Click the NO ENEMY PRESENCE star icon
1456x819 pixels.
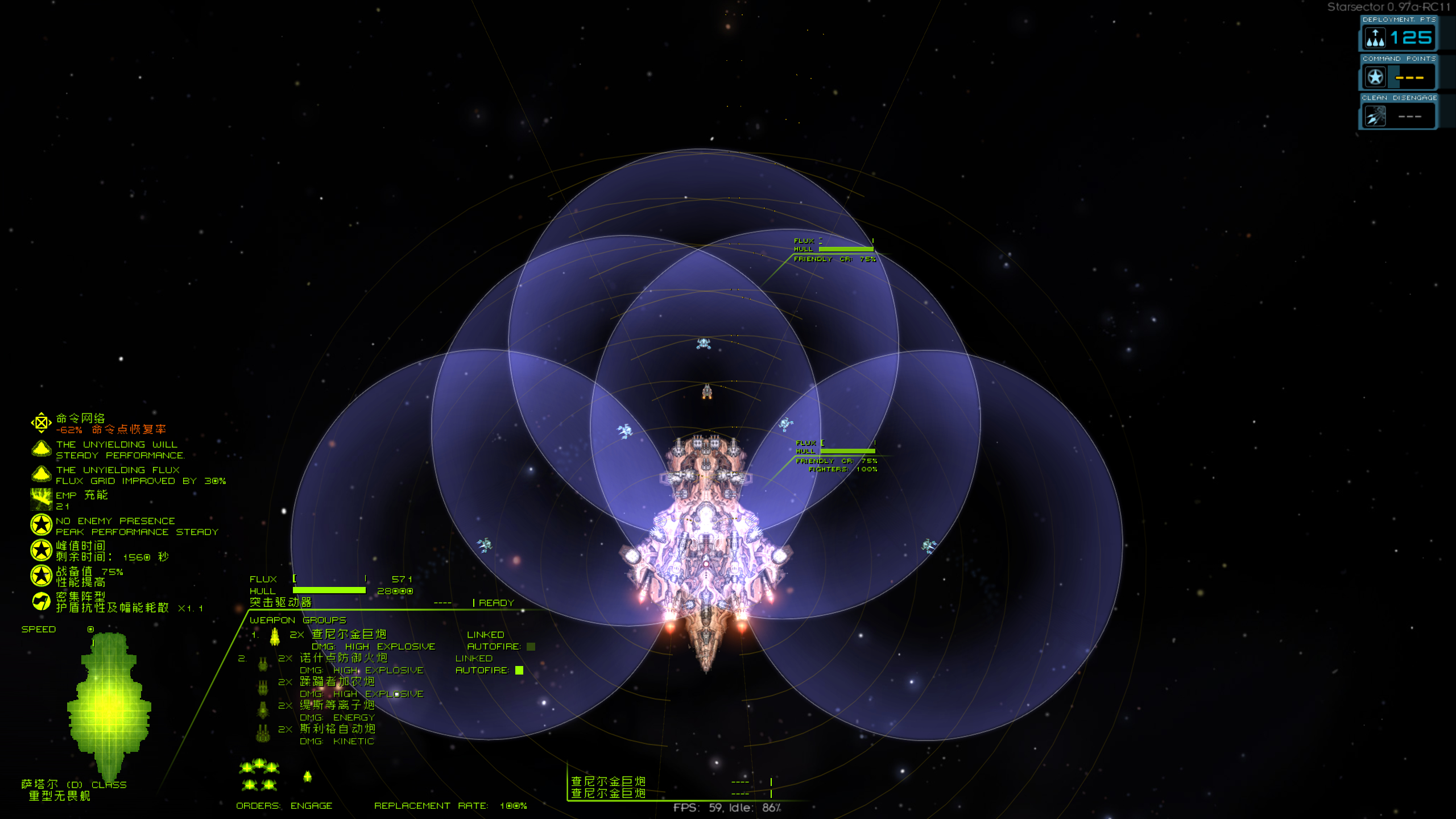[40, 525]
